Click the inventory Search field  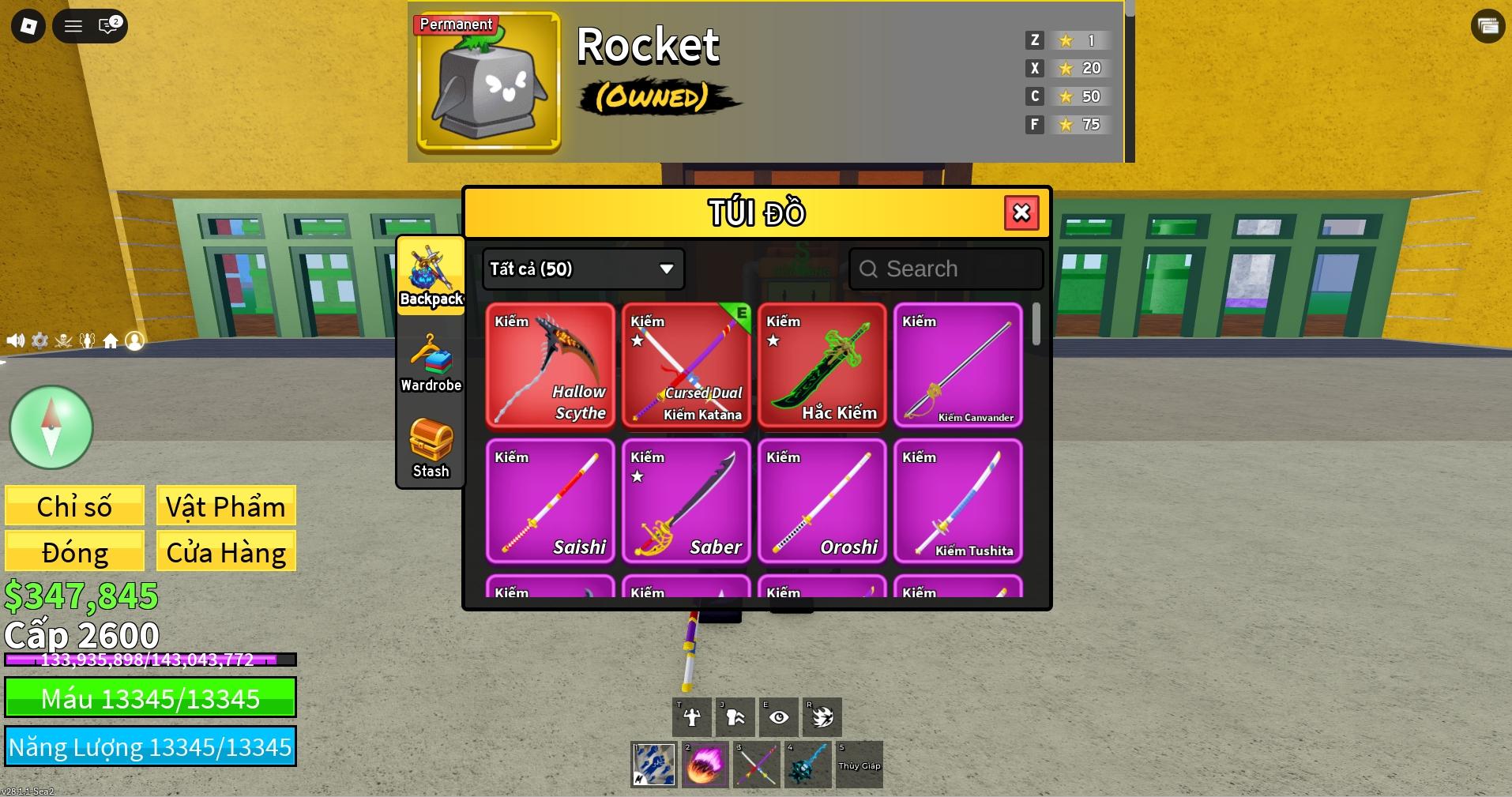pyautogui.click(x=946, y=269)
